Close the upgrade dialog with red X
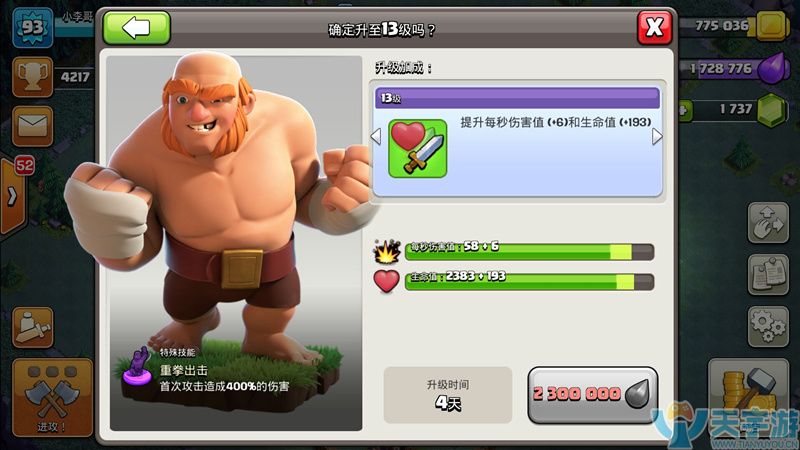Image resolution: width=800 pixels, height=450 pixels. 654,28
